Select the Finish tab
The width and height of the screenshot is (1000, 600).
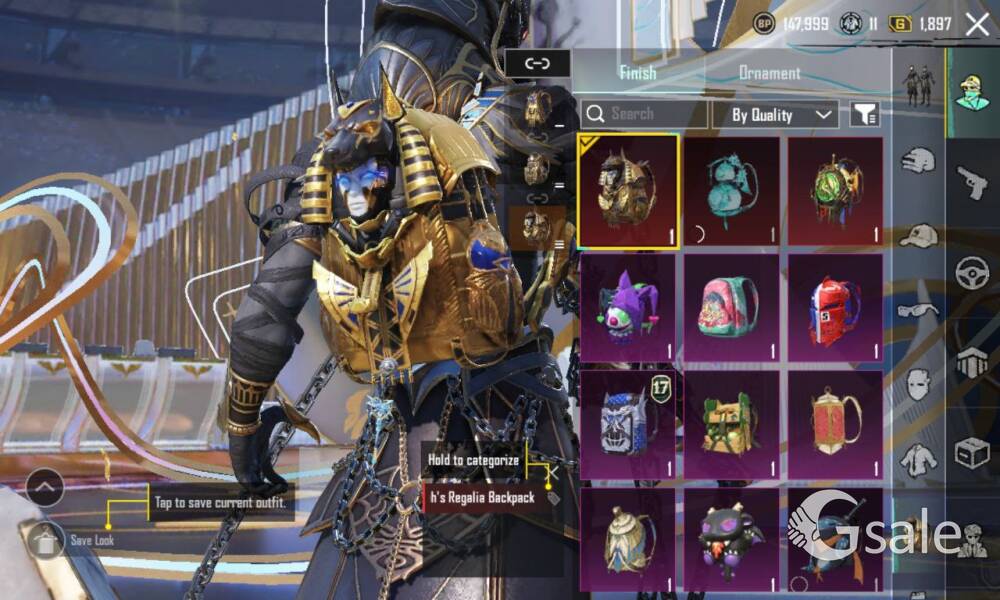click(638, 73)
